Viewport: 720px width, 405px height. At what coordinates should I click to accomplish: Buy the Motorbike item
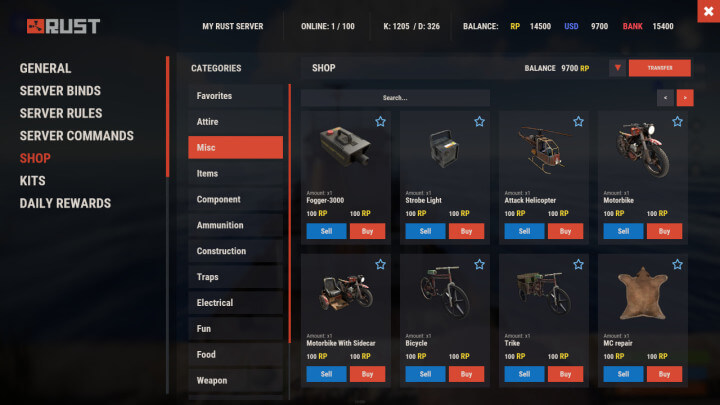point(665,231)
